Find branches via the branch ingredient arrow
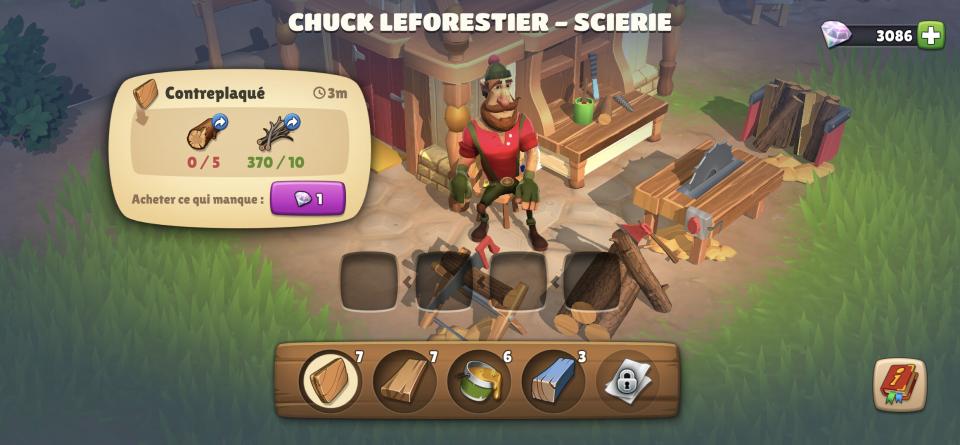This screenshot has height=445, width=960. point(292,123)
